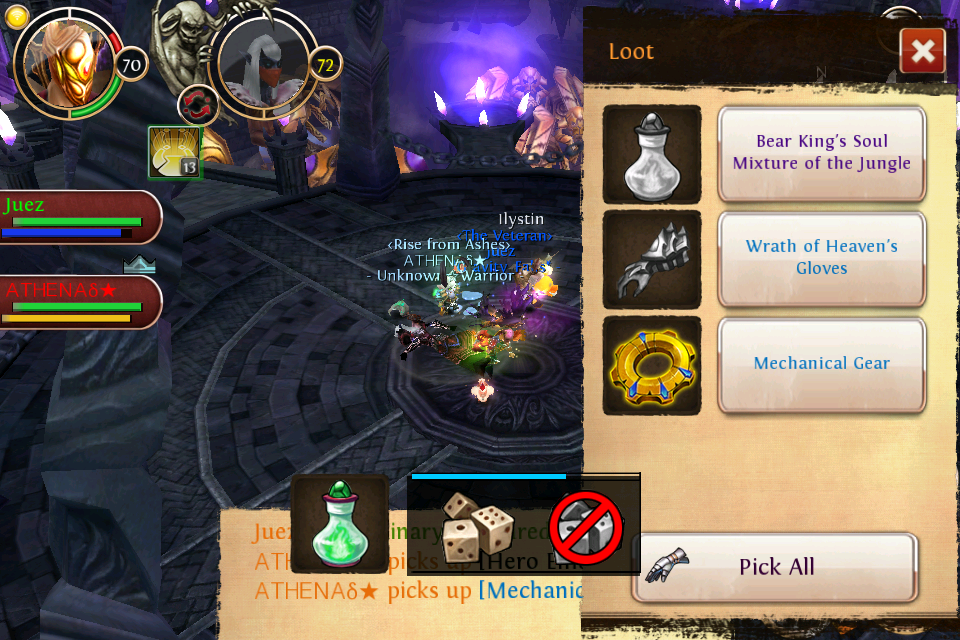Select the Mechanical Gear loot button
The width and height of the screenshot is (960, 640).
[x=821, y=364]
